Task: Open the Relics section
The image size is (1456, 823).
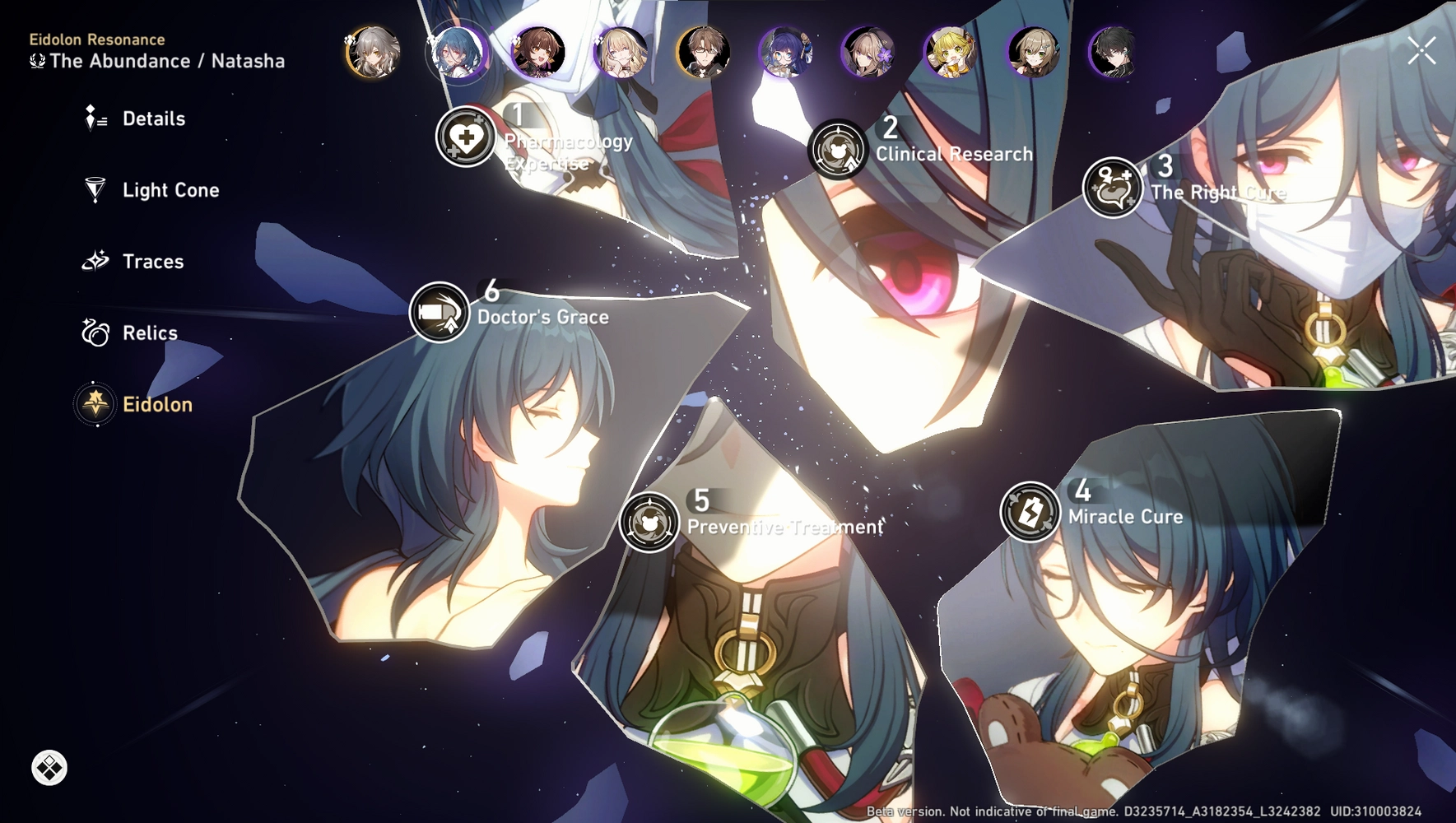Action: pyautogui.click(x=149, y=332)
